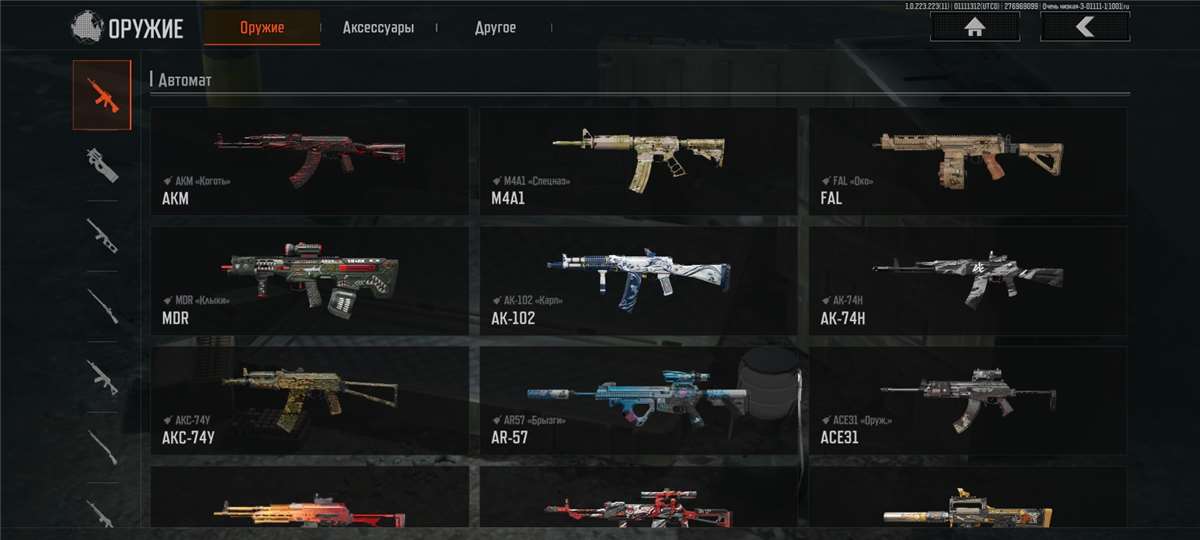
Task: Pick the FAL weapon tile
Action: tap(967, 161)
